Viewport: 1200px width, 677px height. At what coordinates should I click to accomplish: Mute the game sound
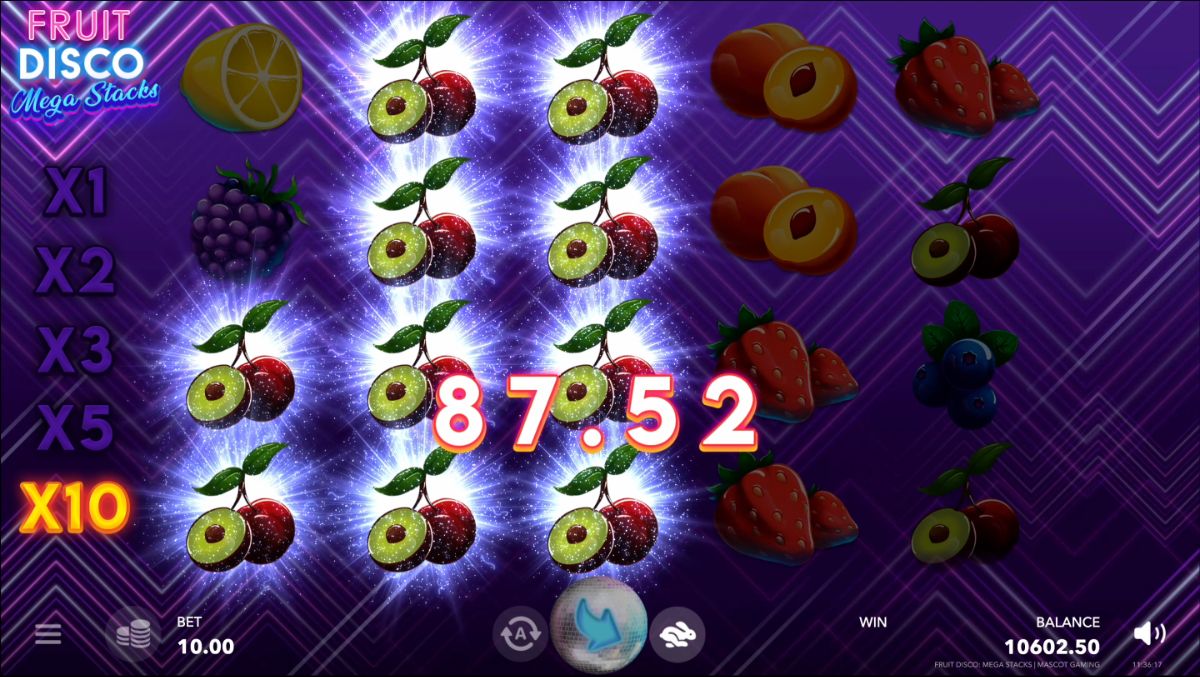[x=1149, y=633]
